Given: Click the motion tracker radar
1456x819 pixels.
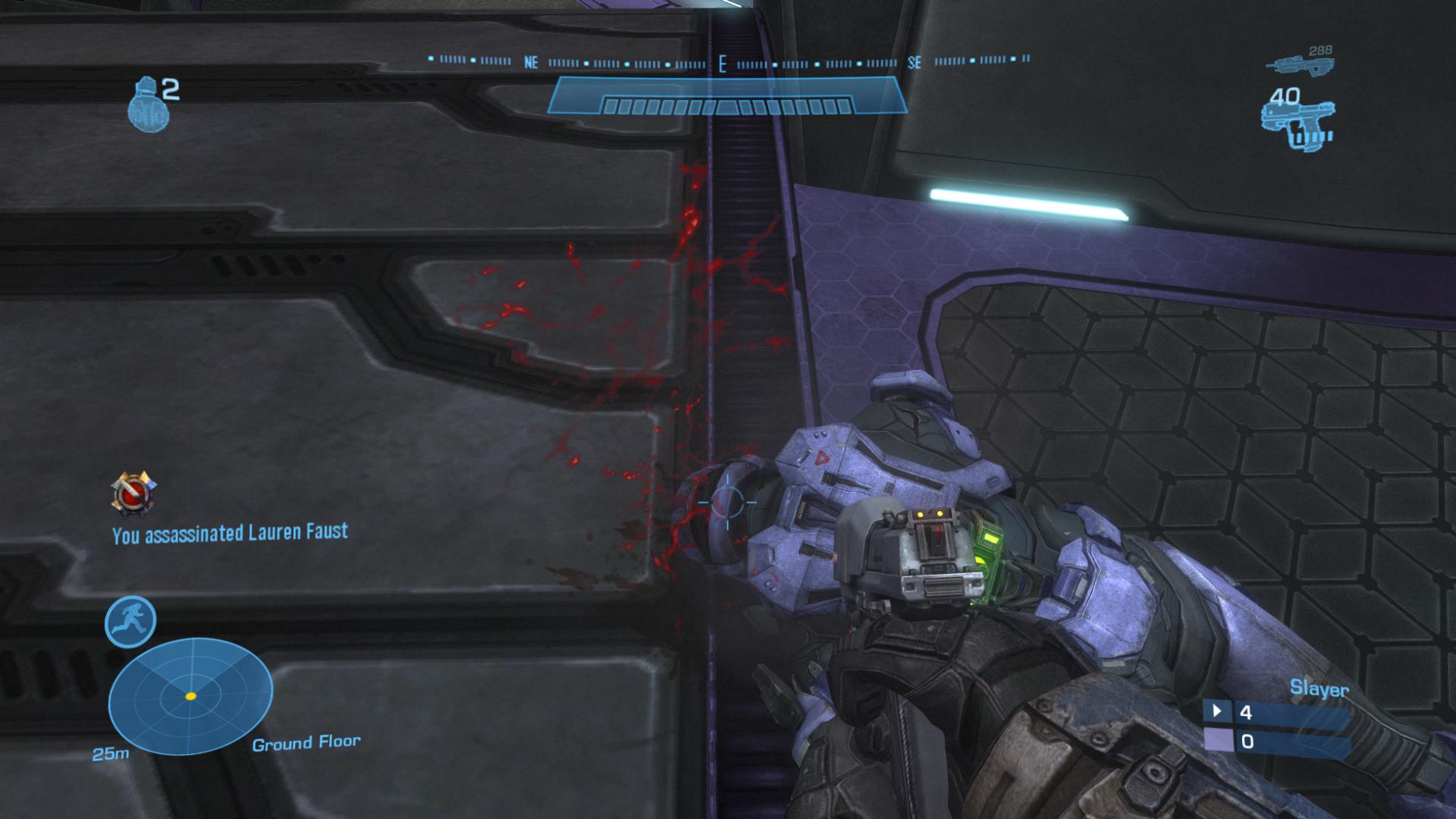Looking at the screenshot, I should [190, 695].
